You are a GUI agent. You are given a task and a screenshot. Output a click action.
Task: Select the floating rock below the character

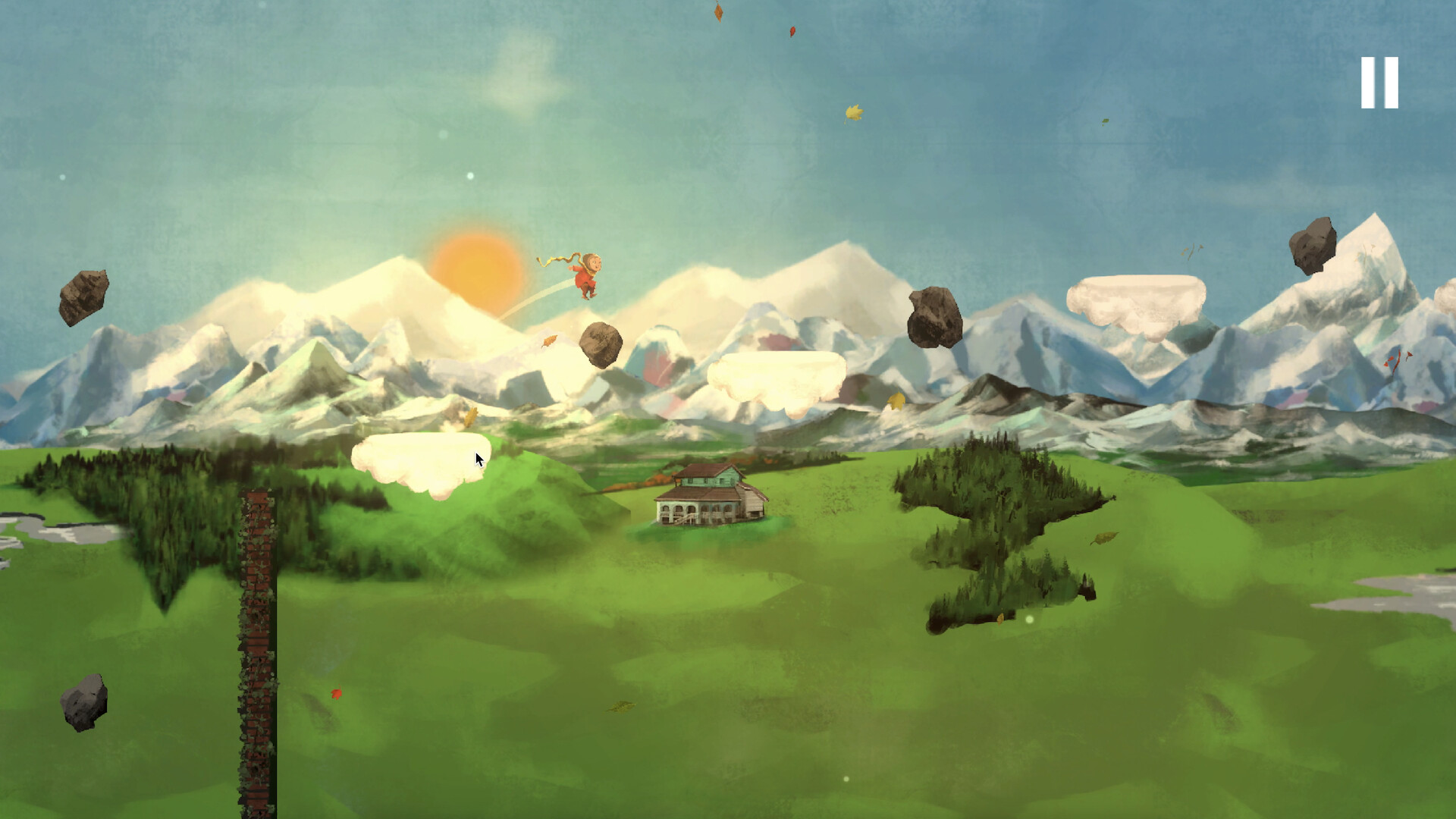click(x=601, y=345)
